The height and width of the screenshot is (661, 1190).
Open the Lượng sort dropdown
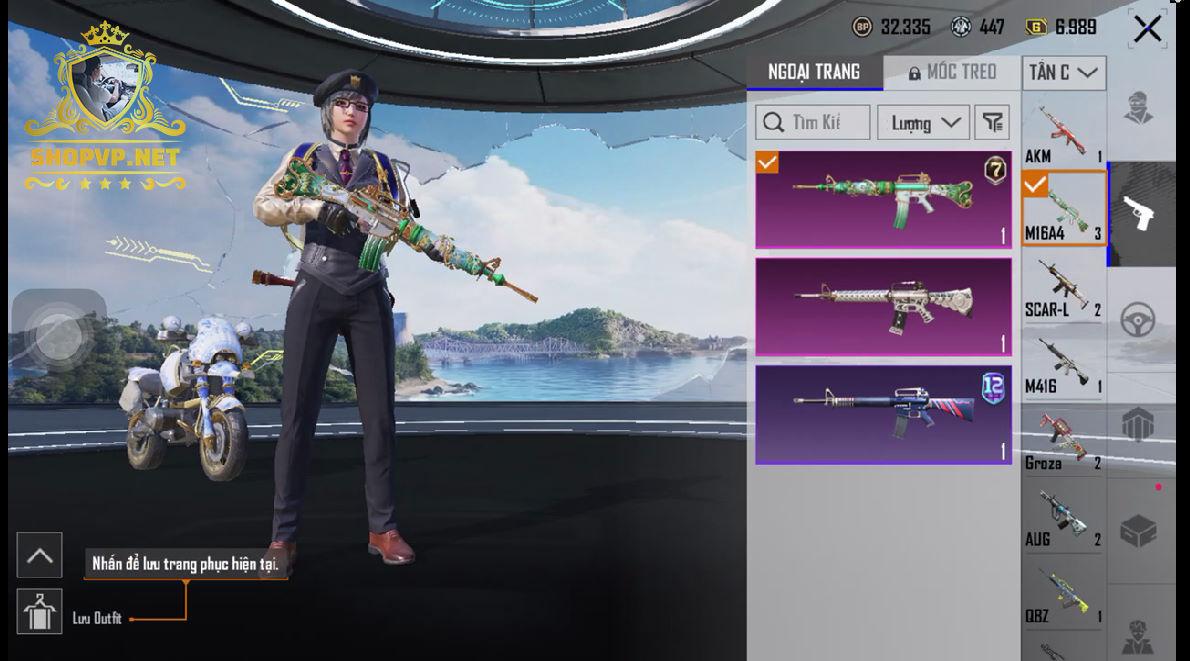coord(923,123)
